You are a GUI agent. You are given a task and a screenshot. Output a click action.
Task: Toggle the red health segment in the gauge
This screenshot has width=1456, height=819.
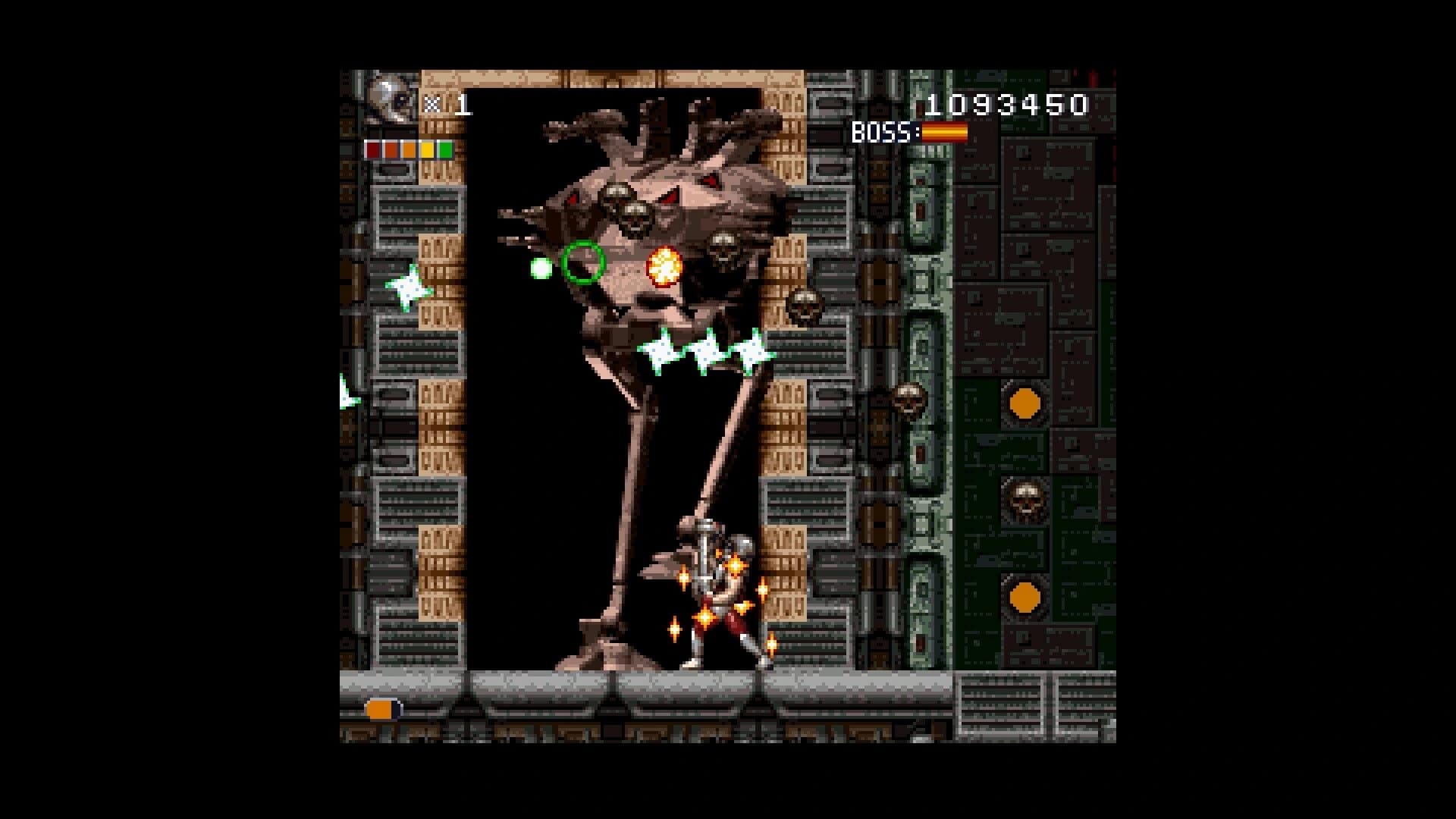click(372, 150)
